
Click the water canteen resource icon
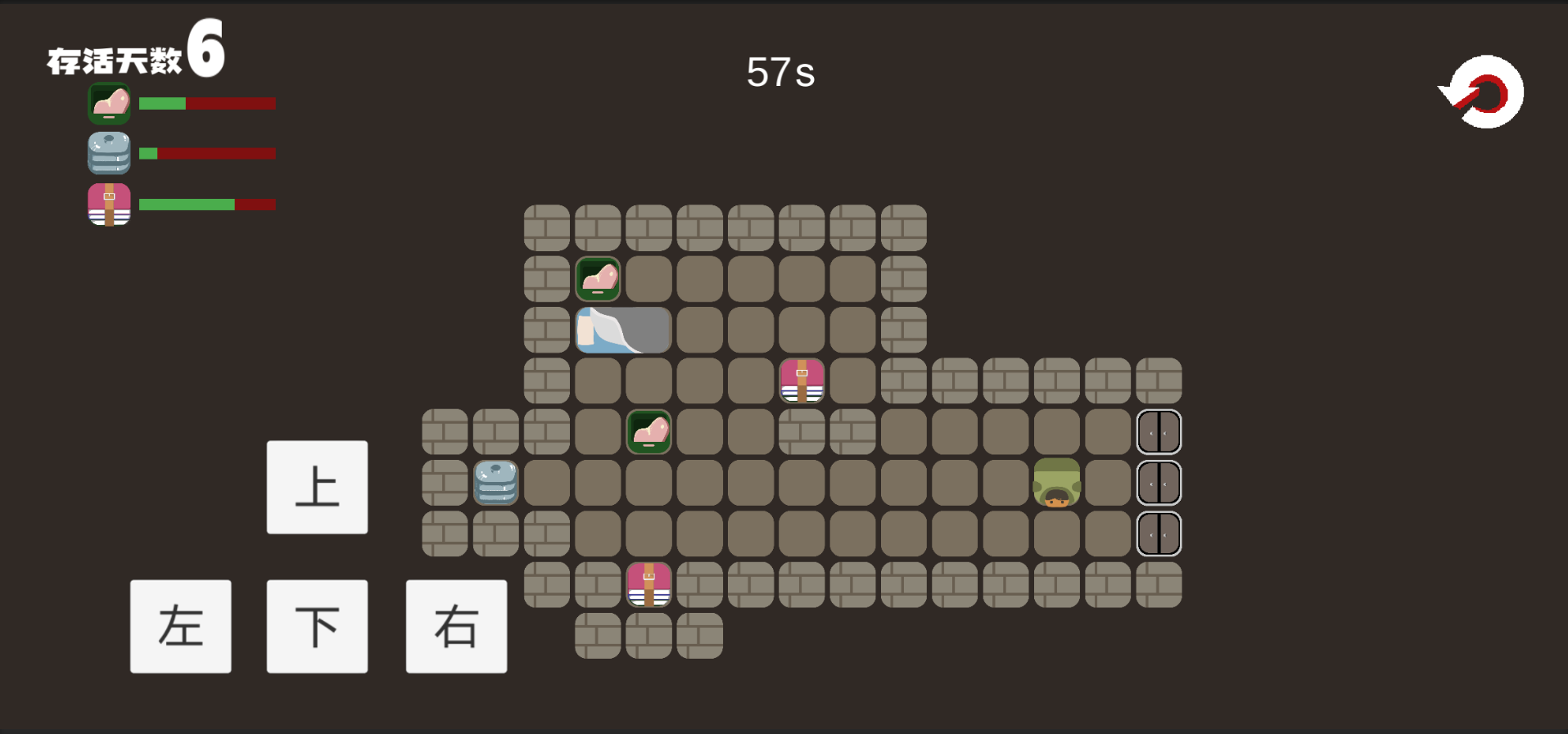[x=109, y=154]
